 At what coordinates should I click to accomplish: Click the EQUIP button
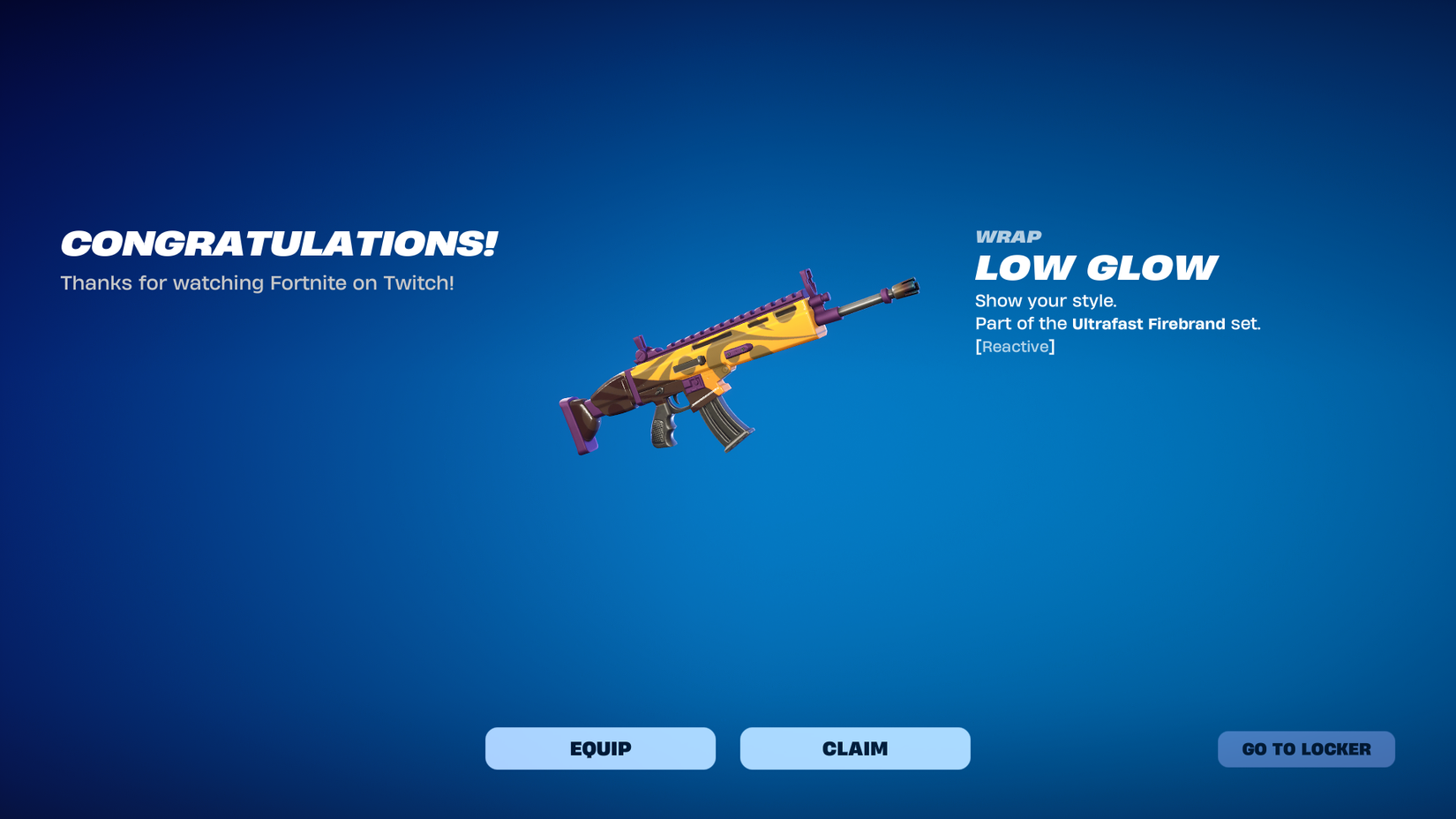[600, 748]
